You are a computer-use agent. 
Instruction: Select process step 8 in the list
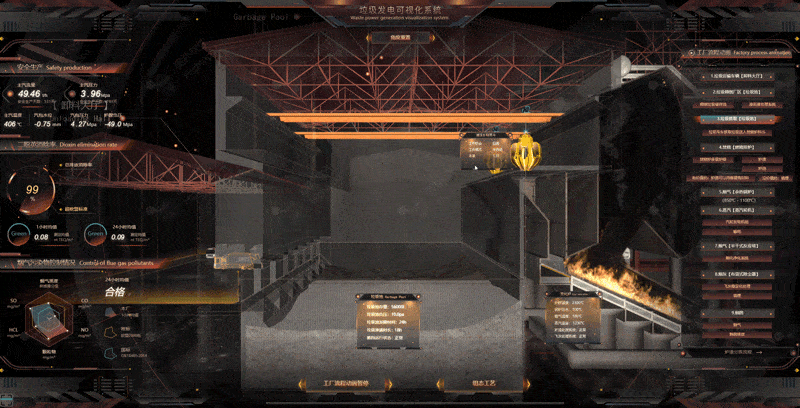[733, 273]
